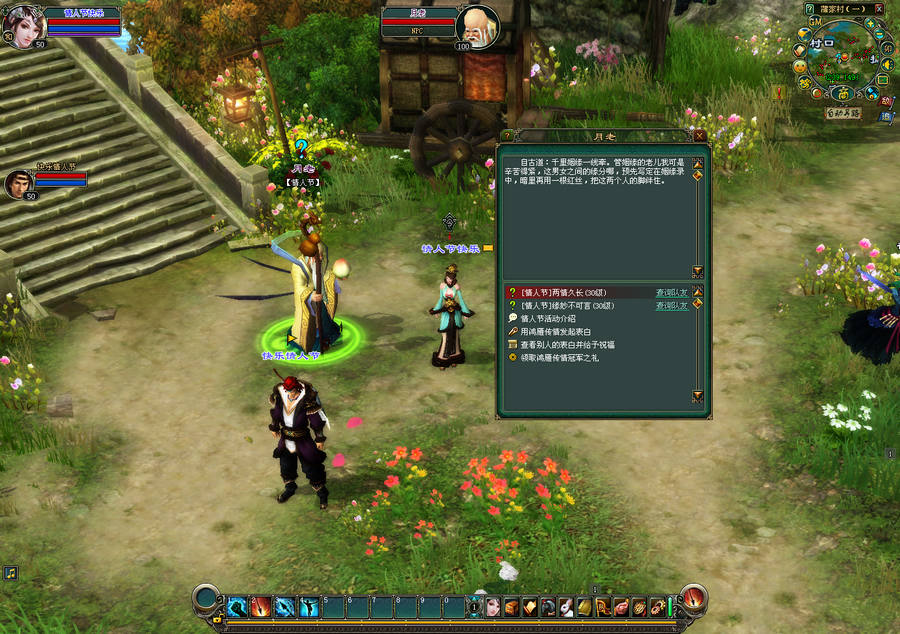Open help for the 月老 dialogue window

click(507, 135)
